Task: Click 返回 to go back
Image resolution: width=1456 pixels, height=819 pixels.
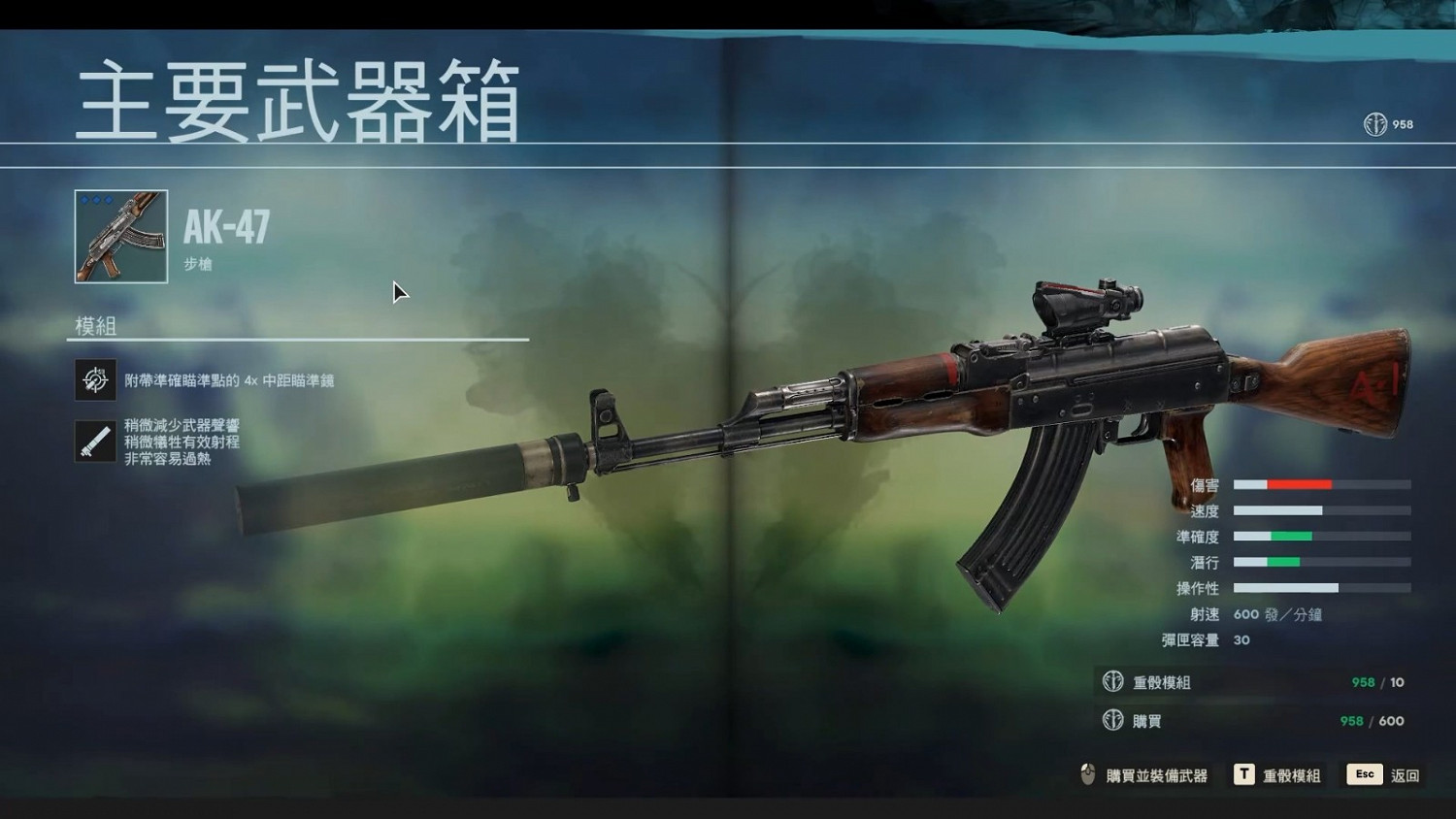Action: coord(1406,774)
